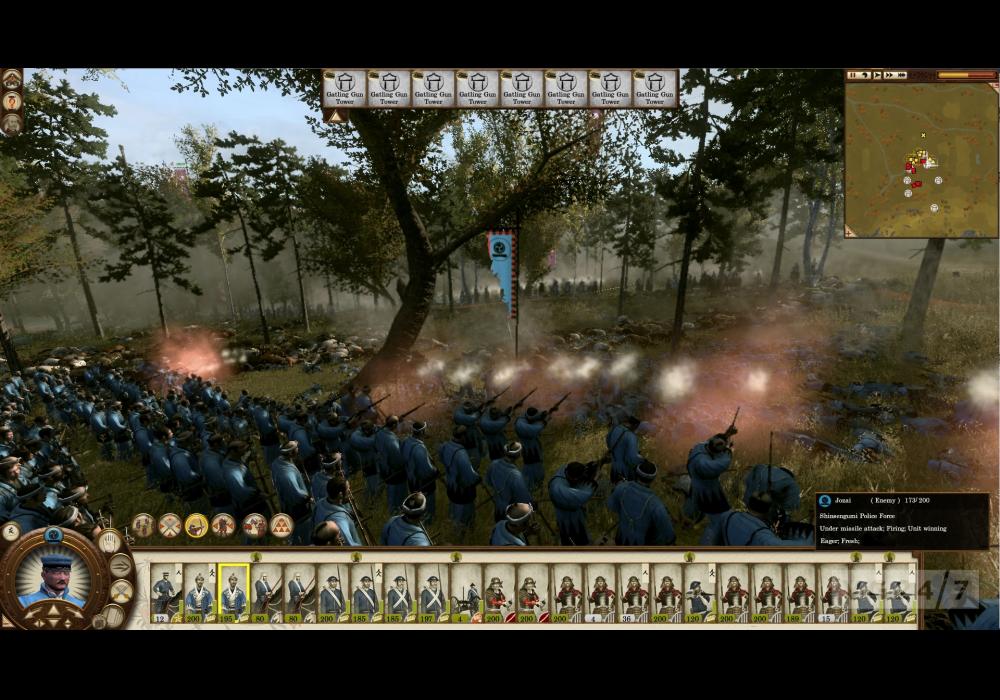
Task: Select the last Gatling Gun Tower card
Action: pos(655,88)
